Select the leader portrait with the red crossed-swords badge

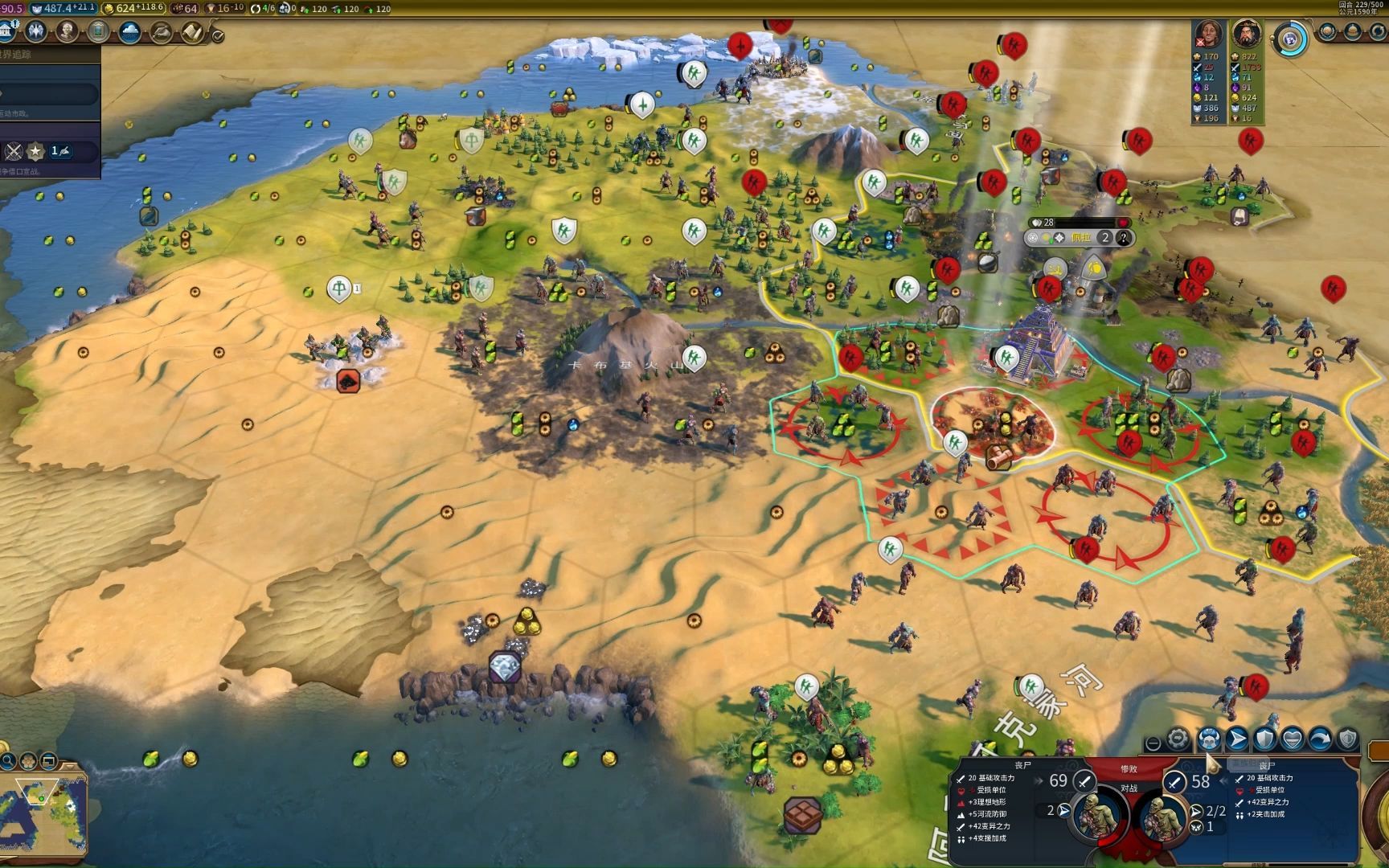click(1208, 35)
